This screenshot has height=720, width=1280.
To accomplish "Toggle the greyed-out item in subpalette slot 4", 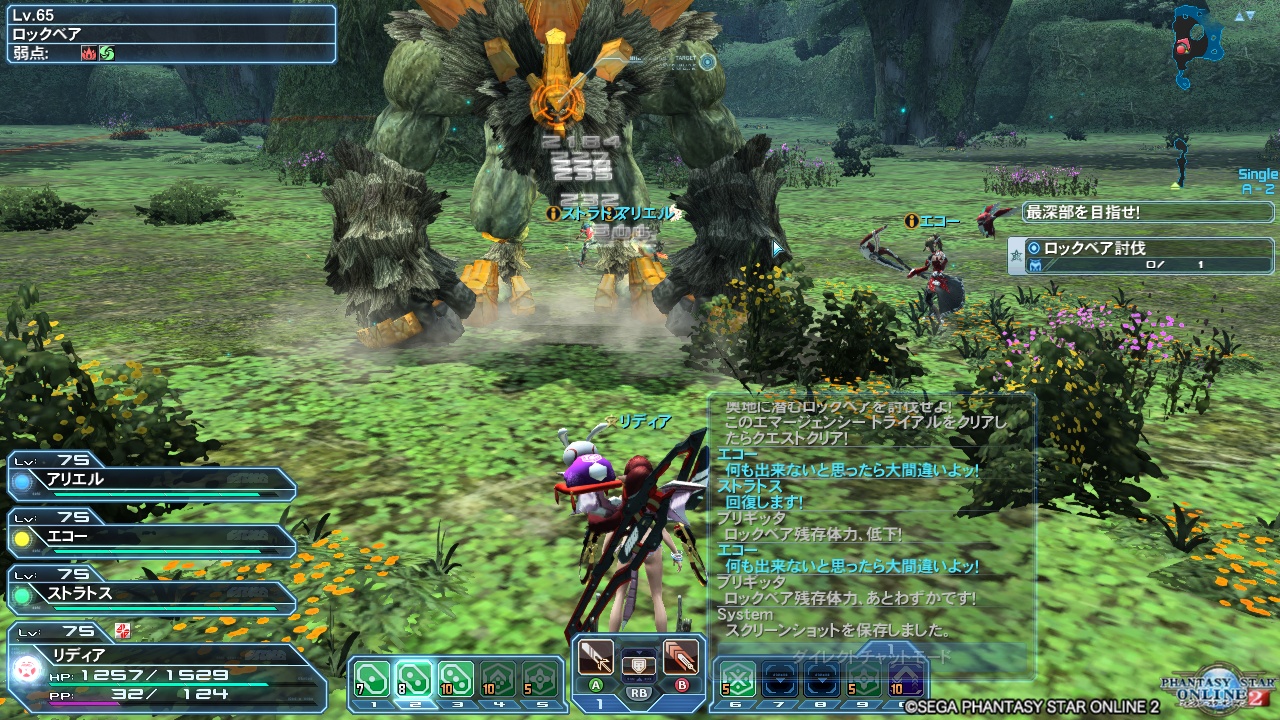I will click(x=499, y=680).
